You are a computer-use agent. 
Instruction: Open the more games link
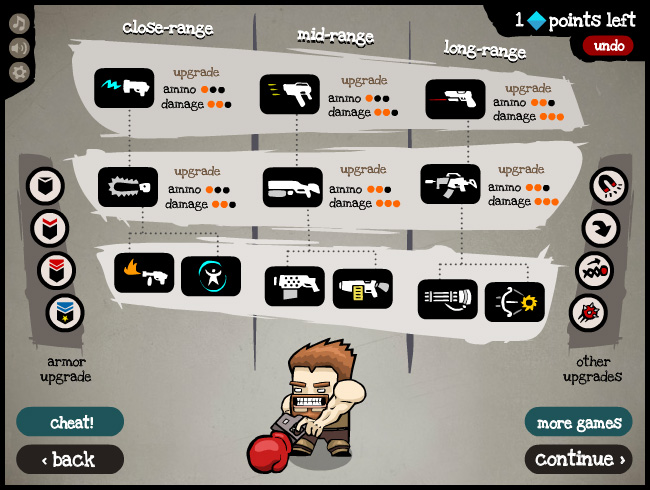point(579,422)
